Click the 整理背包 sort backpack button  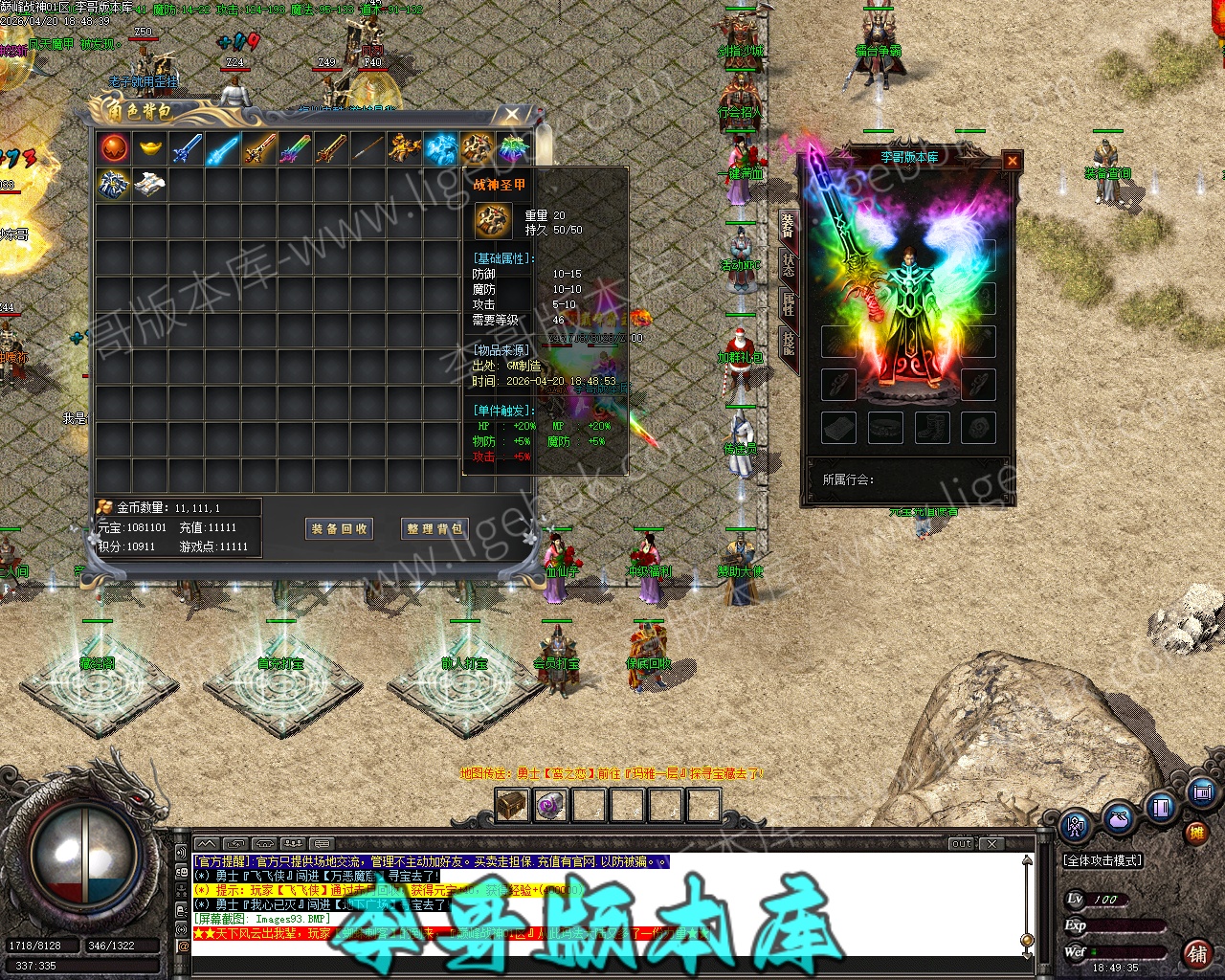(434, 528)
